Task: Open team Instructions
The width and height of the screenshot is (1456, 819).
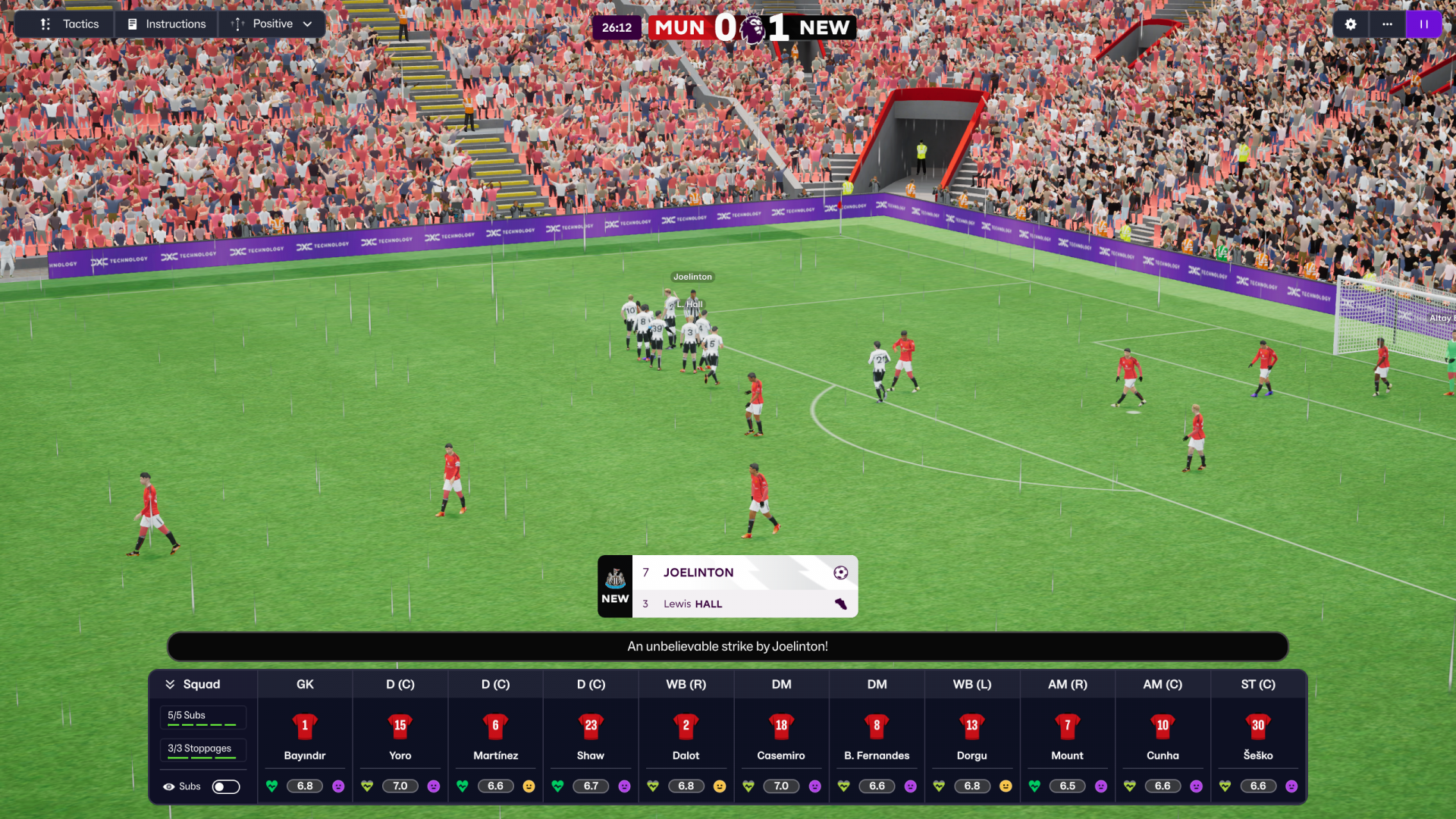Action: (x=167, y=24)
